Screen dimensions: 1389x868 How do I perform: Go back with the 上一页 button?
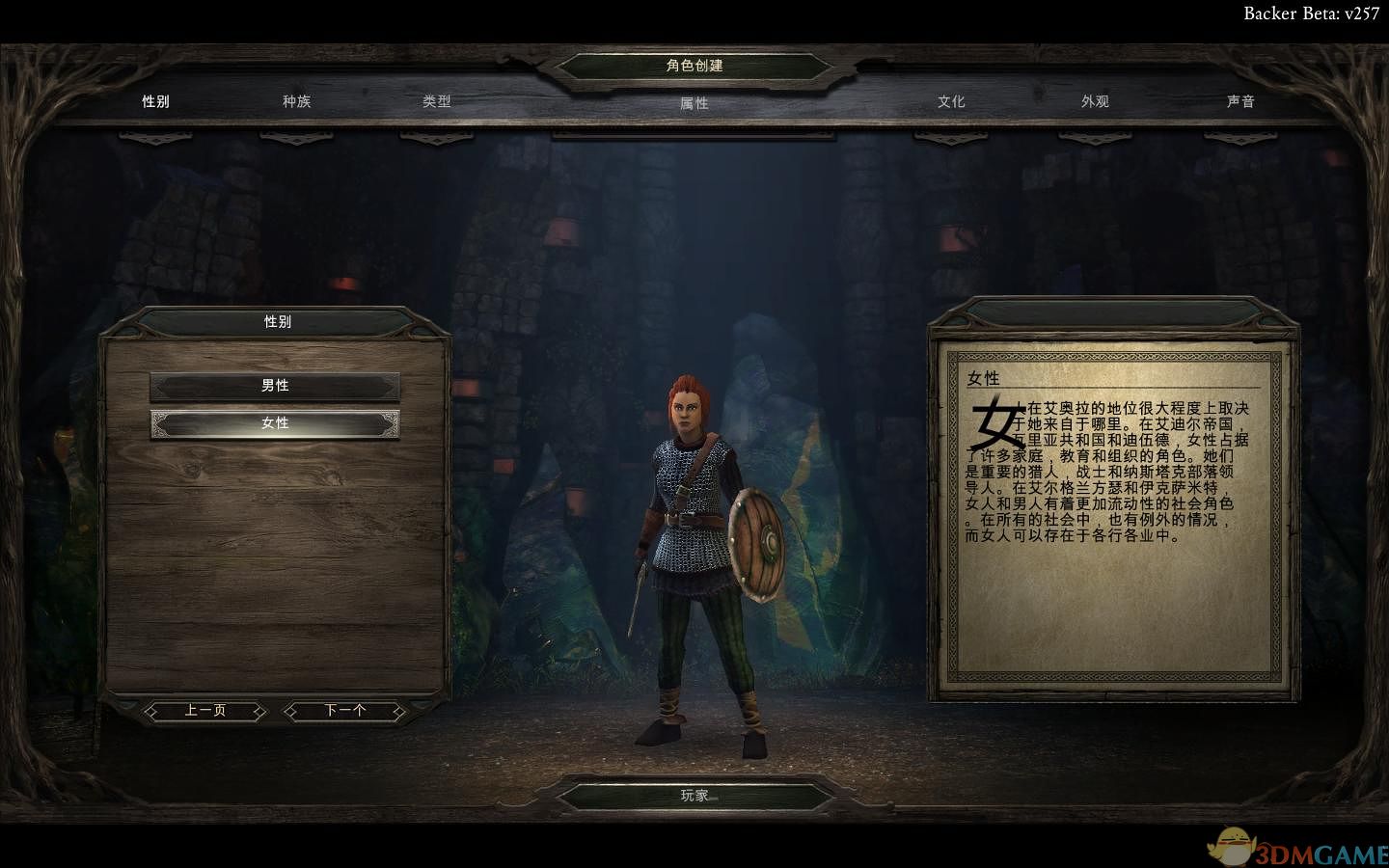204,711
